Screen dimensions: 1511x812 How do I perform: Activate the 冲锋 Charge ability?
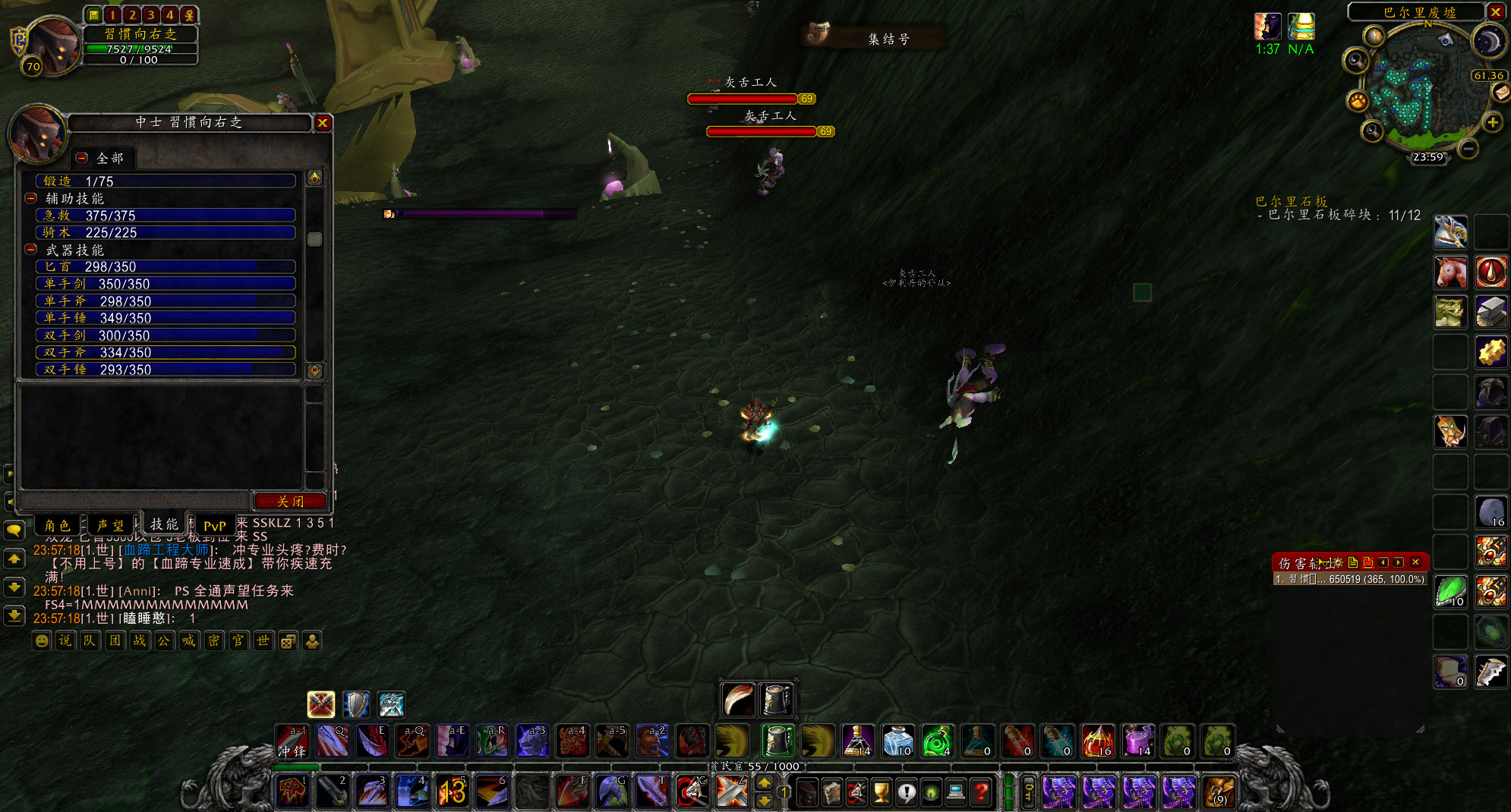click(x=292, y=741)
